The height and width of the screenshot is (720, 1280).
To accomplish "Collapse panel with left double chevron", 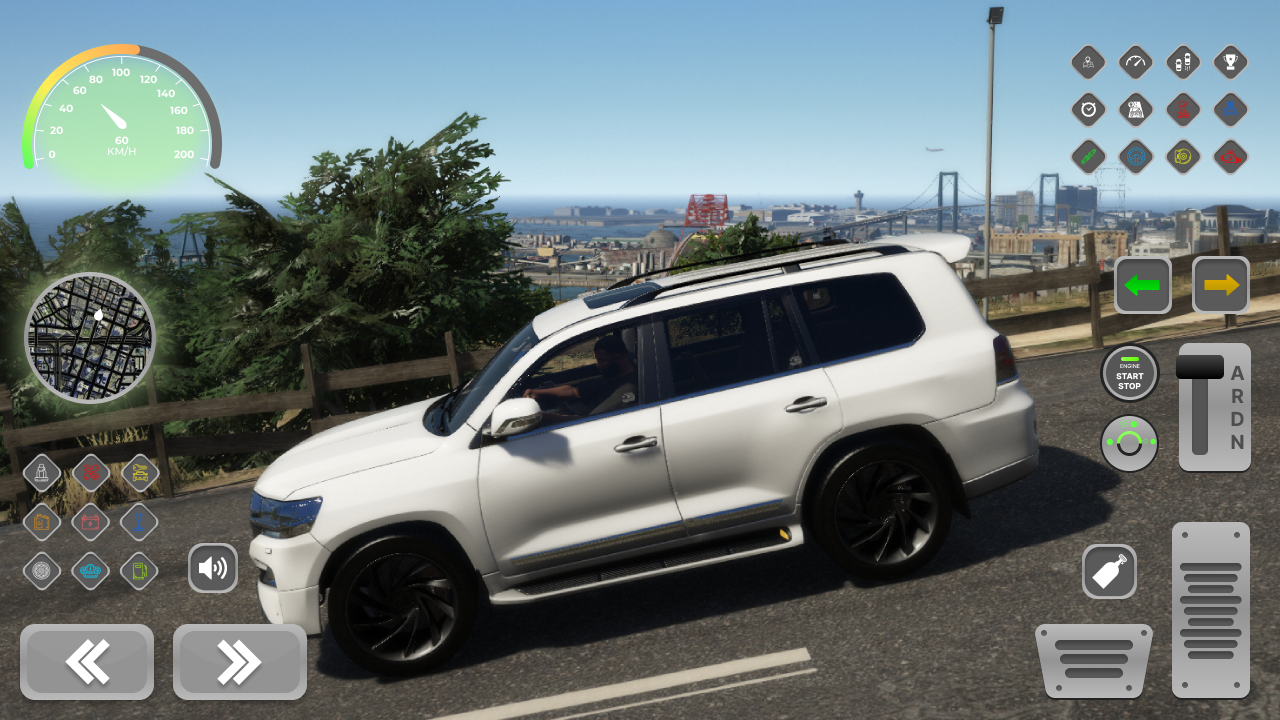I will point(86,662).
